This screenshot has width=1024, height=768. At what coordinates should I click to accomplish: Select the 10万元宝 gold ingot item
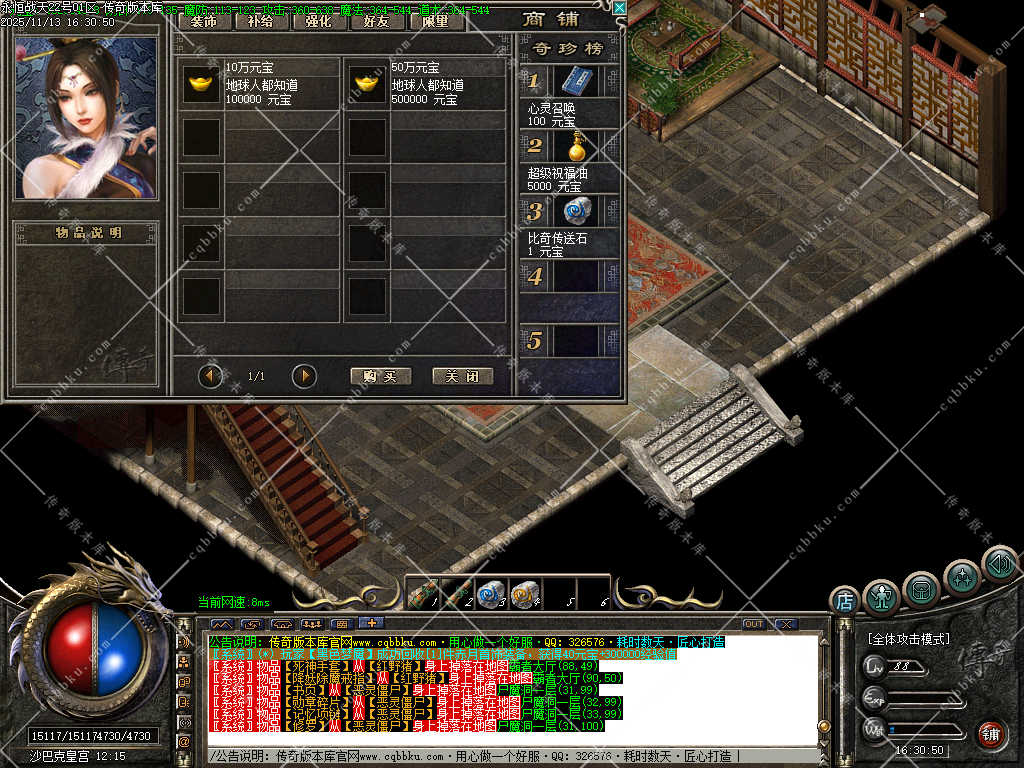point(201,85)
